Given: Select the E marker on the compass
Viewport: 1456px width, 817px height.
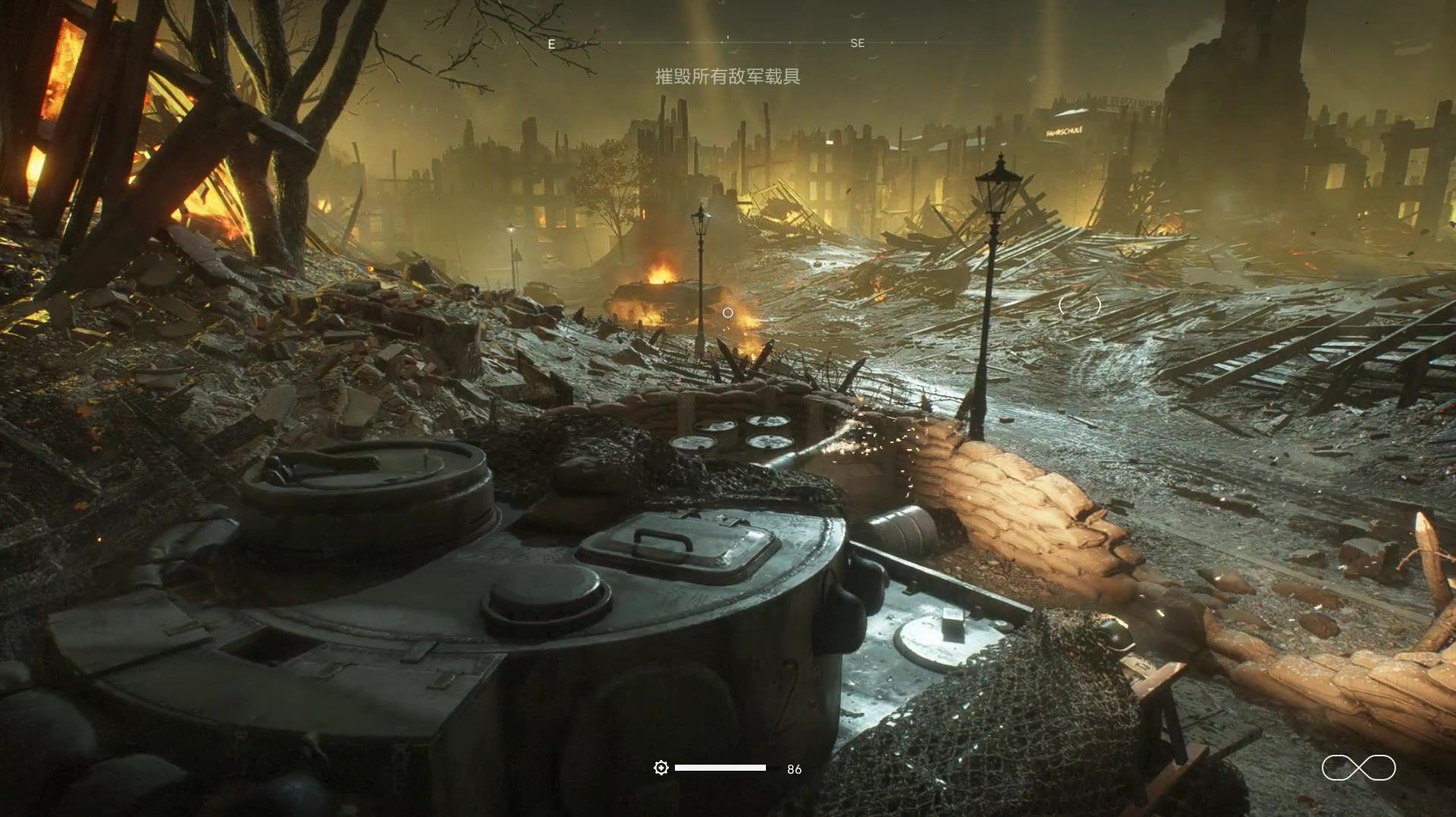Looking at the screenshot, I should [551, 44].
